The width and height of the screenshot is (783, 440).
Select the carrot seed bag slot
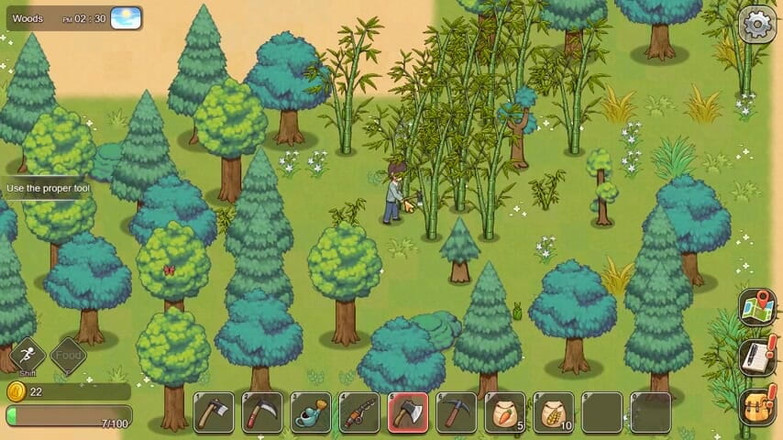pos(504,412)
